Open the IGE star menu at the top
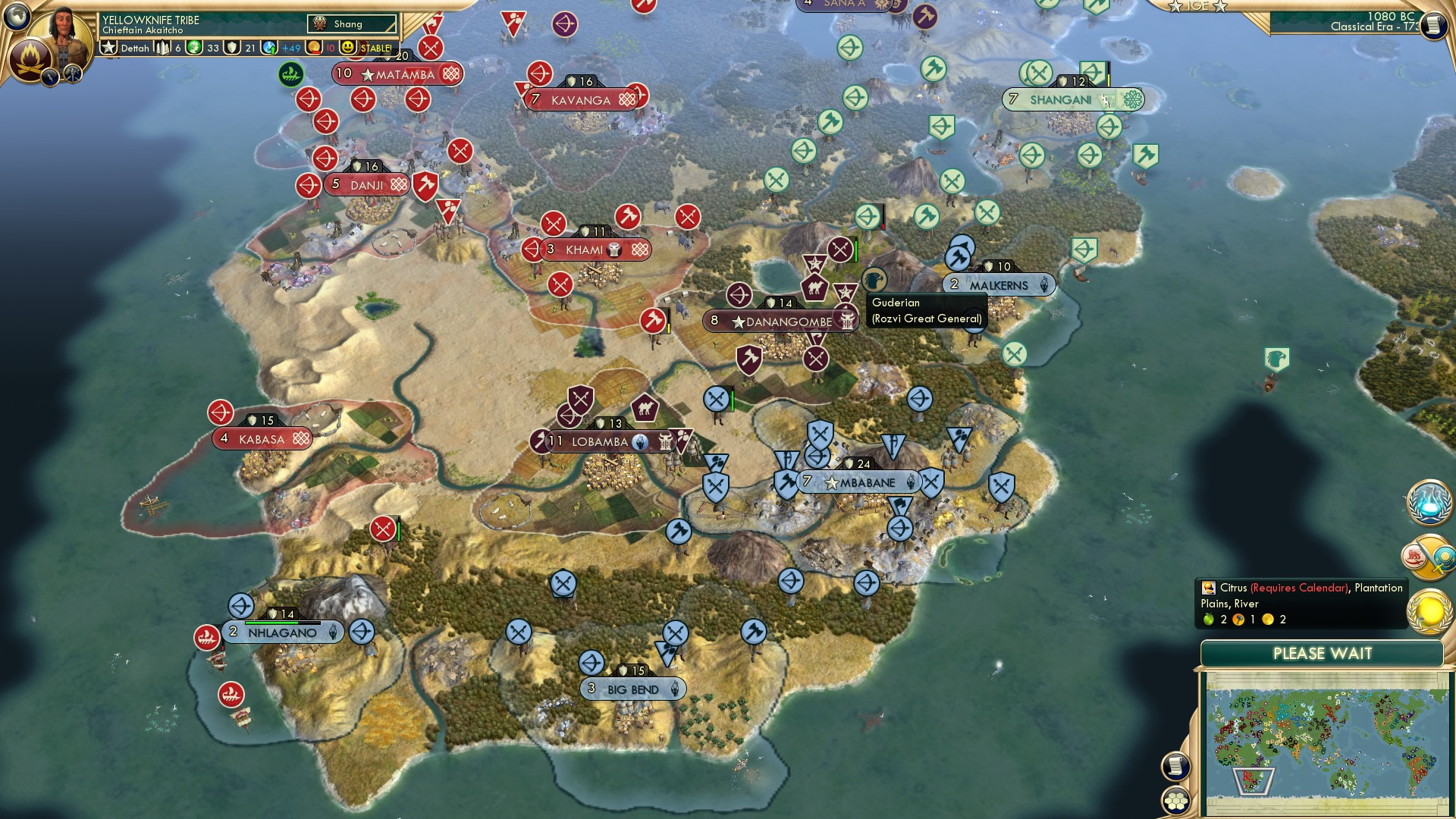Image resolution: width=1456 pixels, height=819 pixels. tap(1198, 6)
